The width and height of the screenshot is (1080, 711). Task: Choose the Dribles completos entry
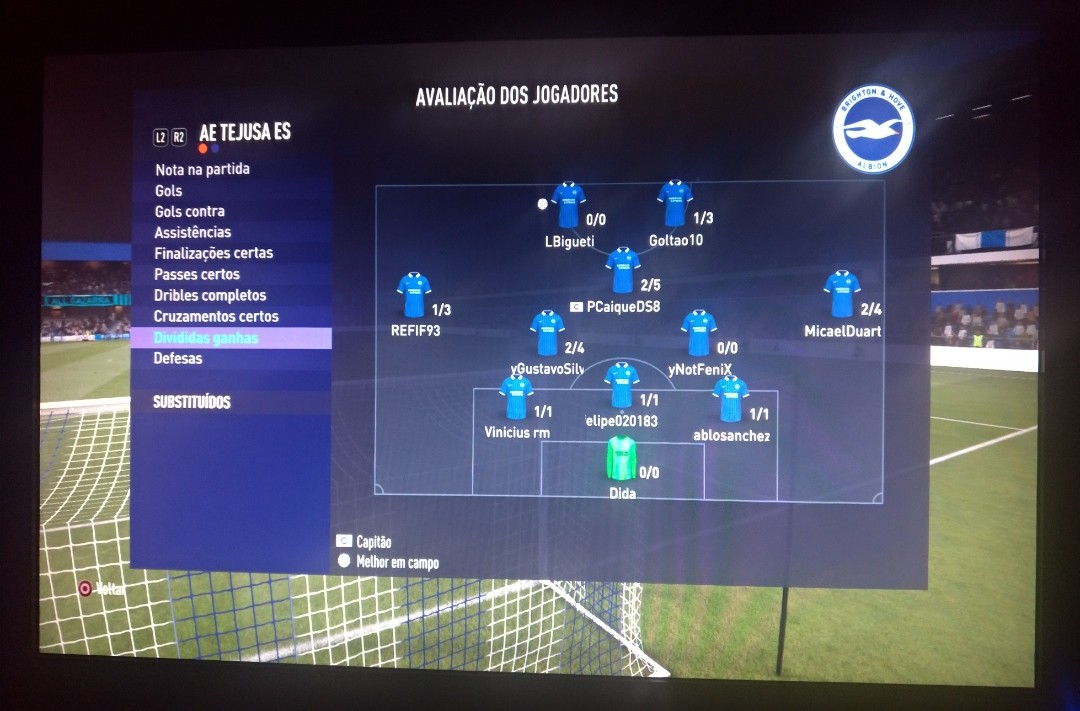(x=210, y=295)
